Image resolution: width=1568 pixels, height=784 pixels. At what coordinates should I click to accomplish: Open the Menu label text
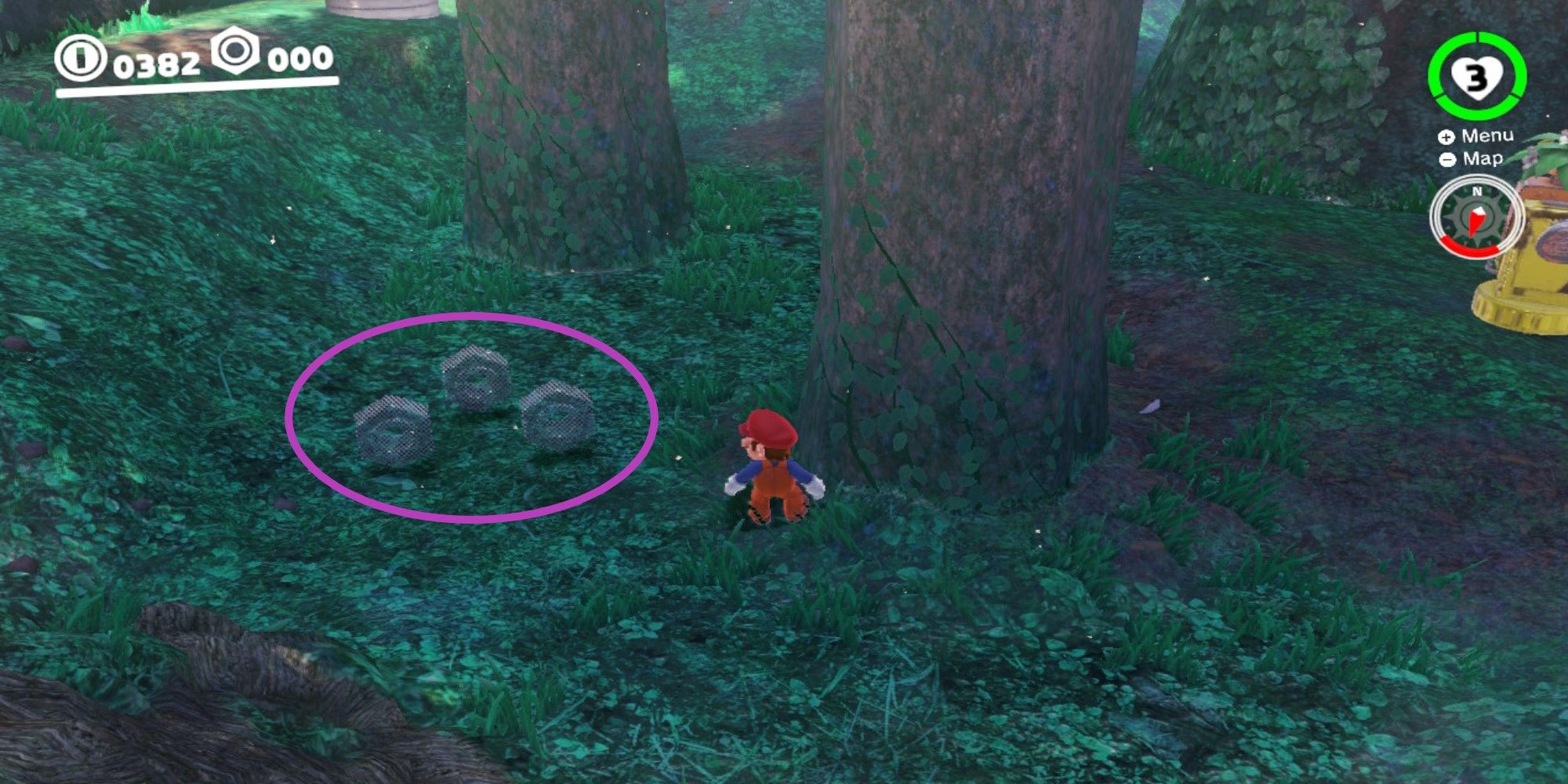tap(1486, 135)
